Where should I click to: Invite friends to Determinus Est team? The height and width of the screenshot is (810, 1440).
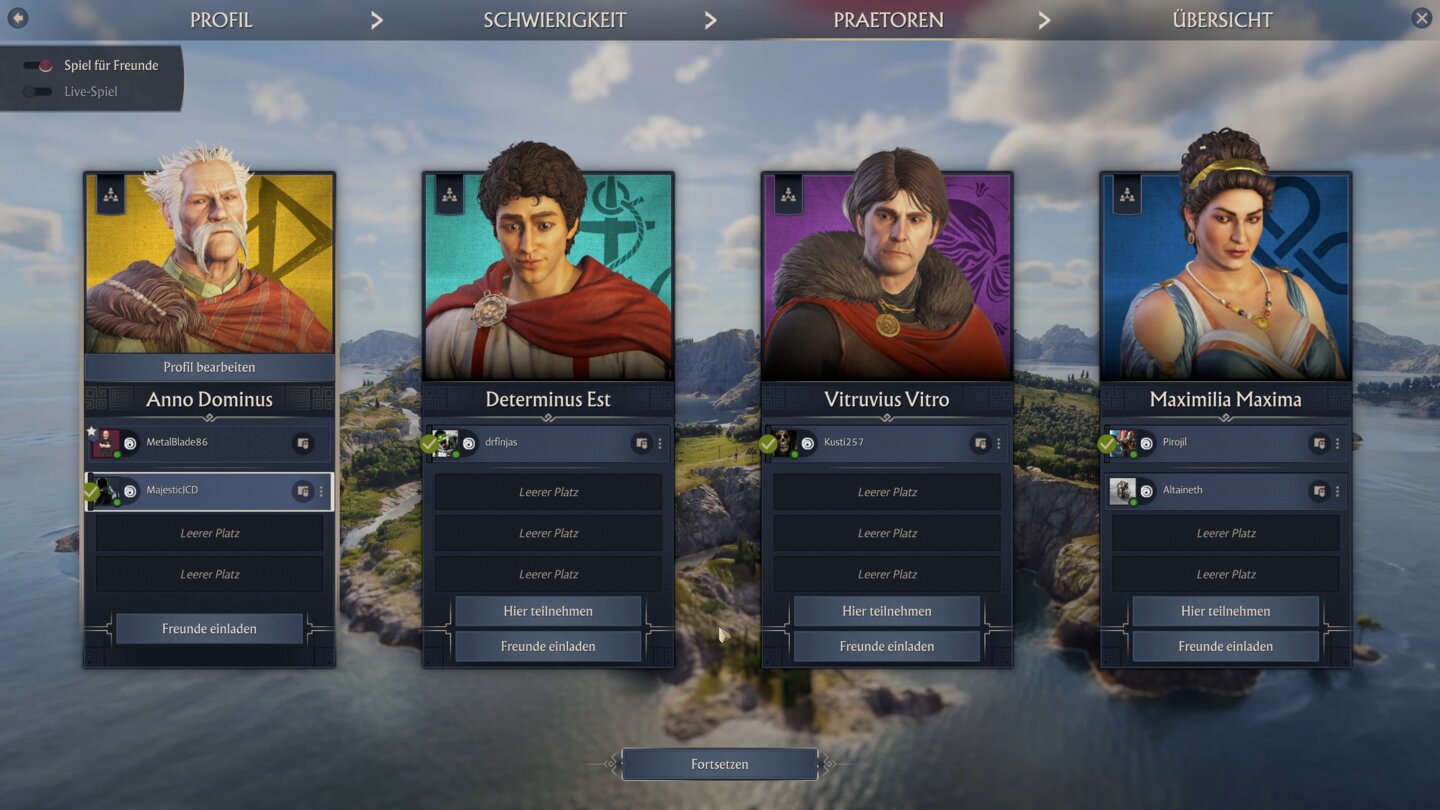[x=548, y=646]
